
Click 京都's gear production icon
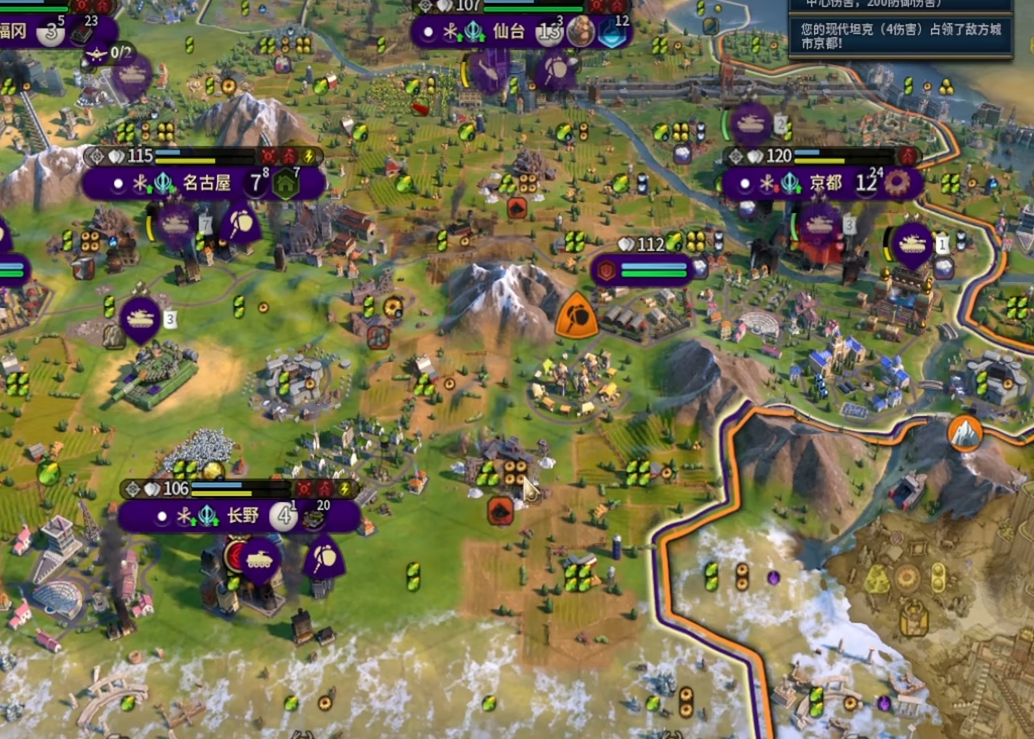click(x=898, y=184)
